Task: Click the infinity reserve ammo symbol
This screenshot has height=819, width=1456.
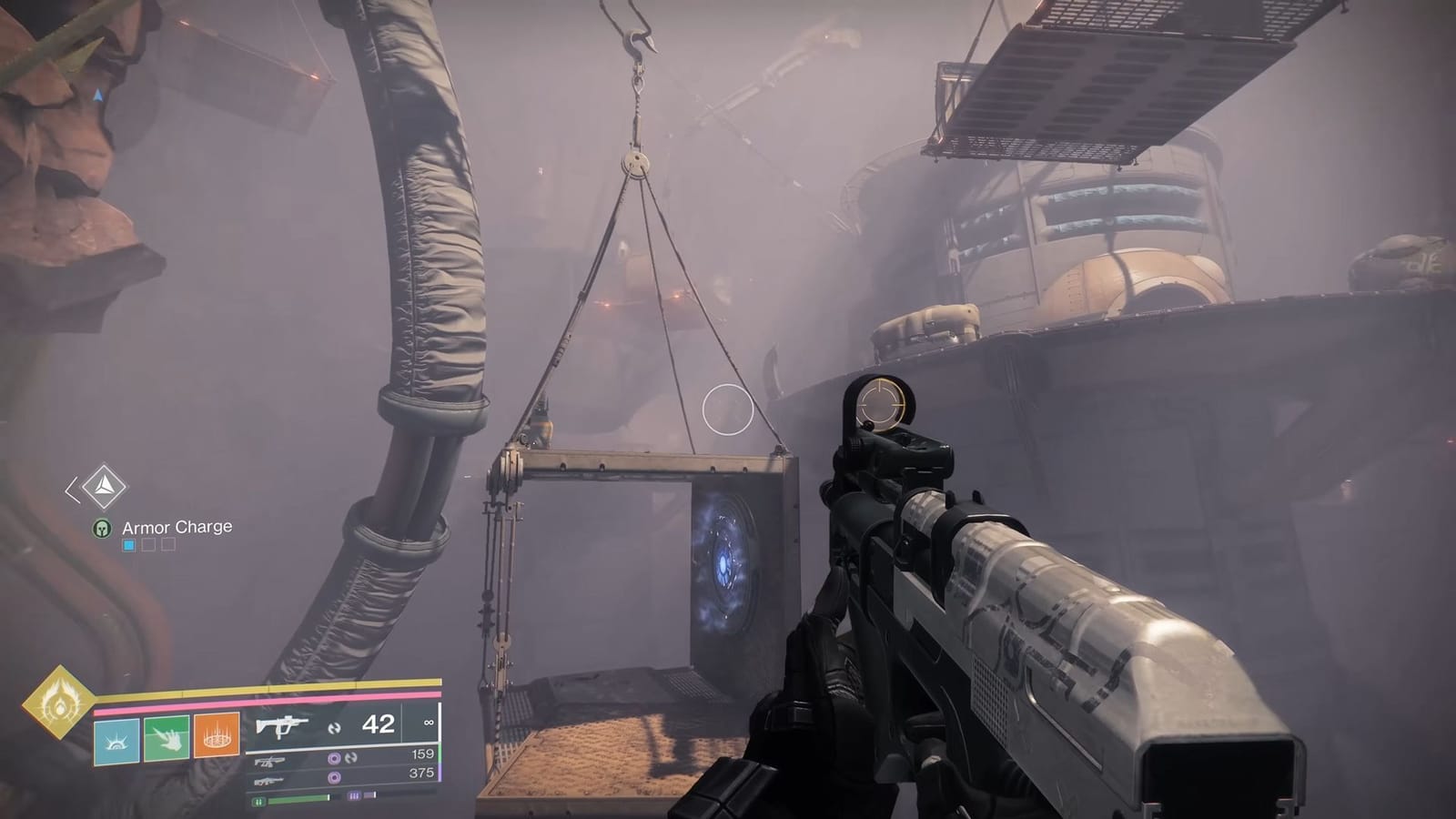Action: [x=429, y=722]
